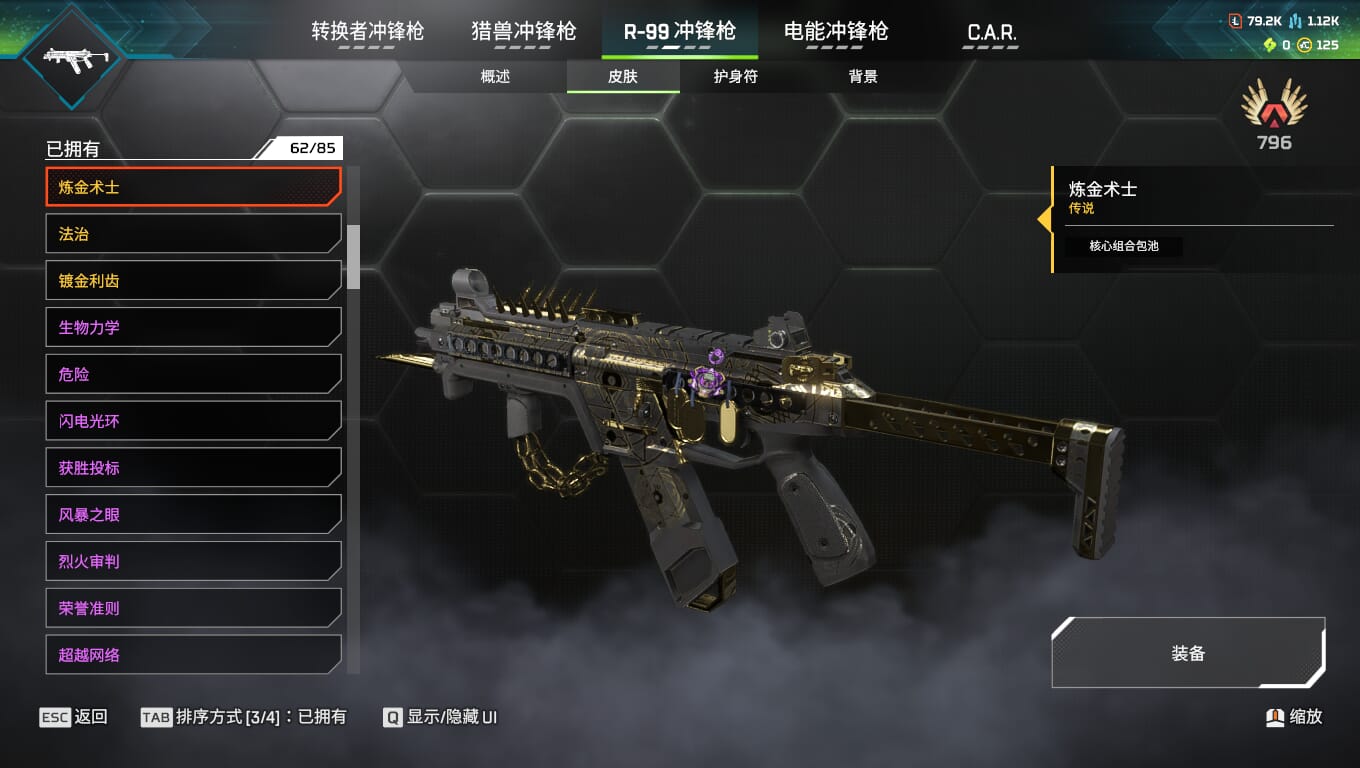Image resolution: width=1360 pixels, height=768 pixels.
Task: Show the 概述 overview sub-tab
Action: coord(495,77)
